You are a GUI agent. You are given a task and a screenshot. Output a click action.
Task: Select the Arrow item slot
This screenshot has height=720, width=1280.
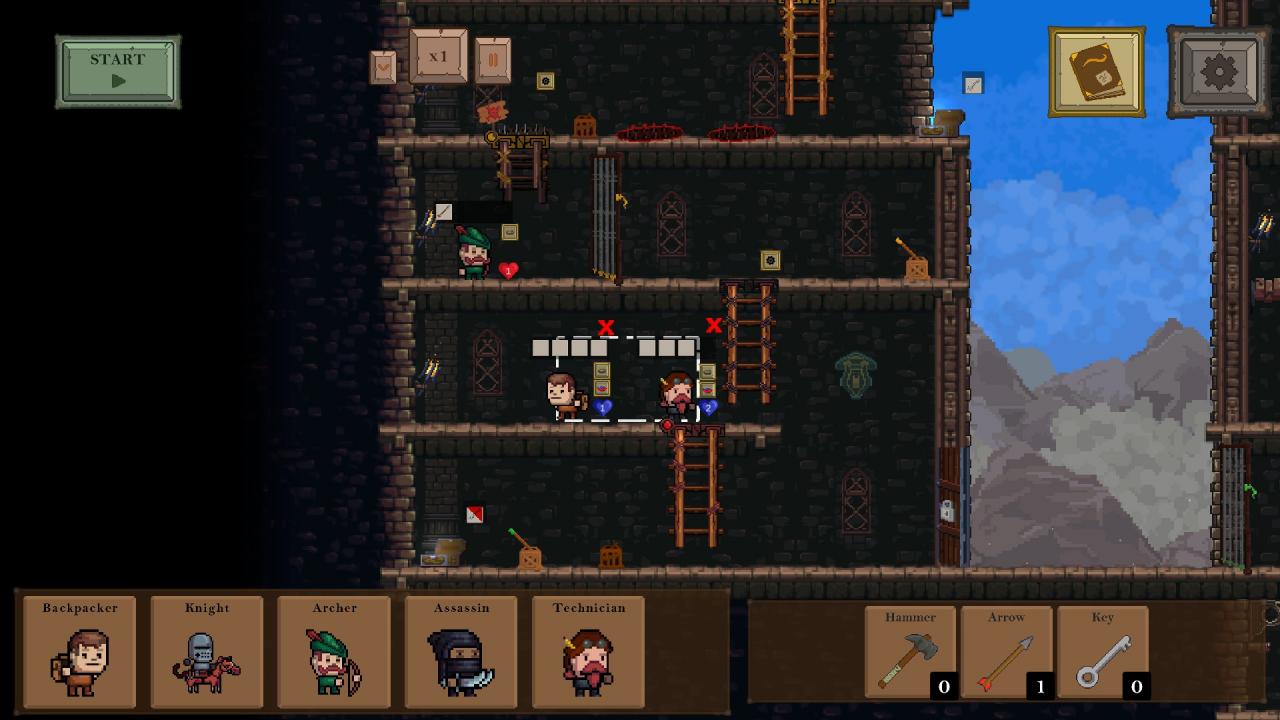1006,652
